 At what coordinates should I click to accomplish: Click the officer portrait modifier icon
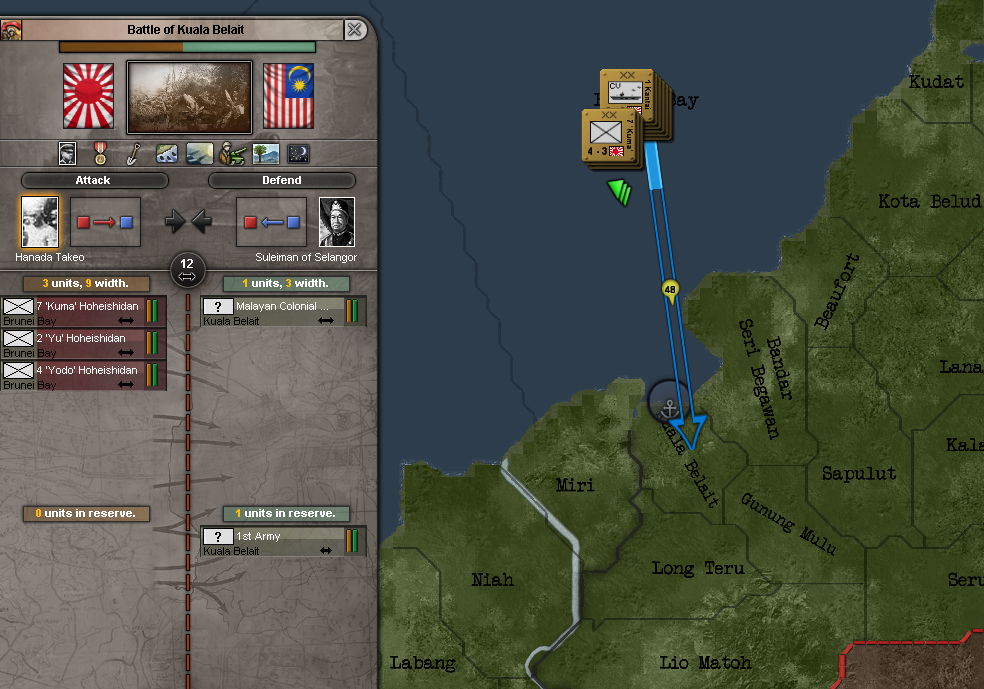point(67,154)
